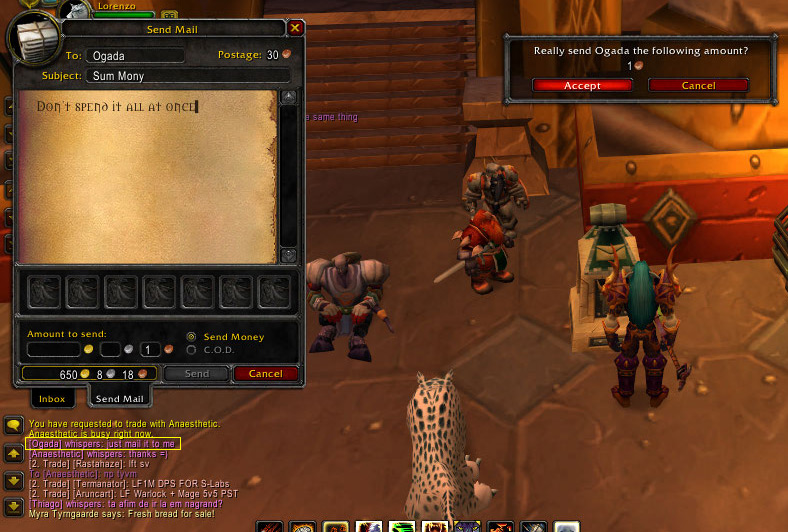Click the copper amount input box
Screen dimensions: 788x532
click(x=150, y=349)
